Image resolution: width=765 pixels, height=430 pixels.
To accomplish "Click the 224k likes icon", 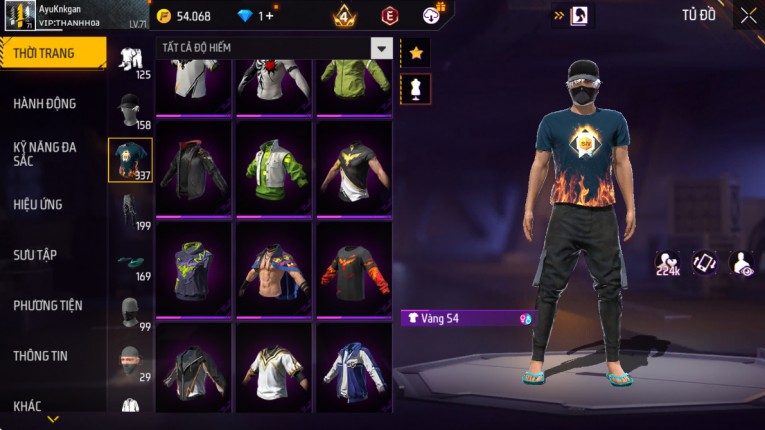I will pos(668,262).
